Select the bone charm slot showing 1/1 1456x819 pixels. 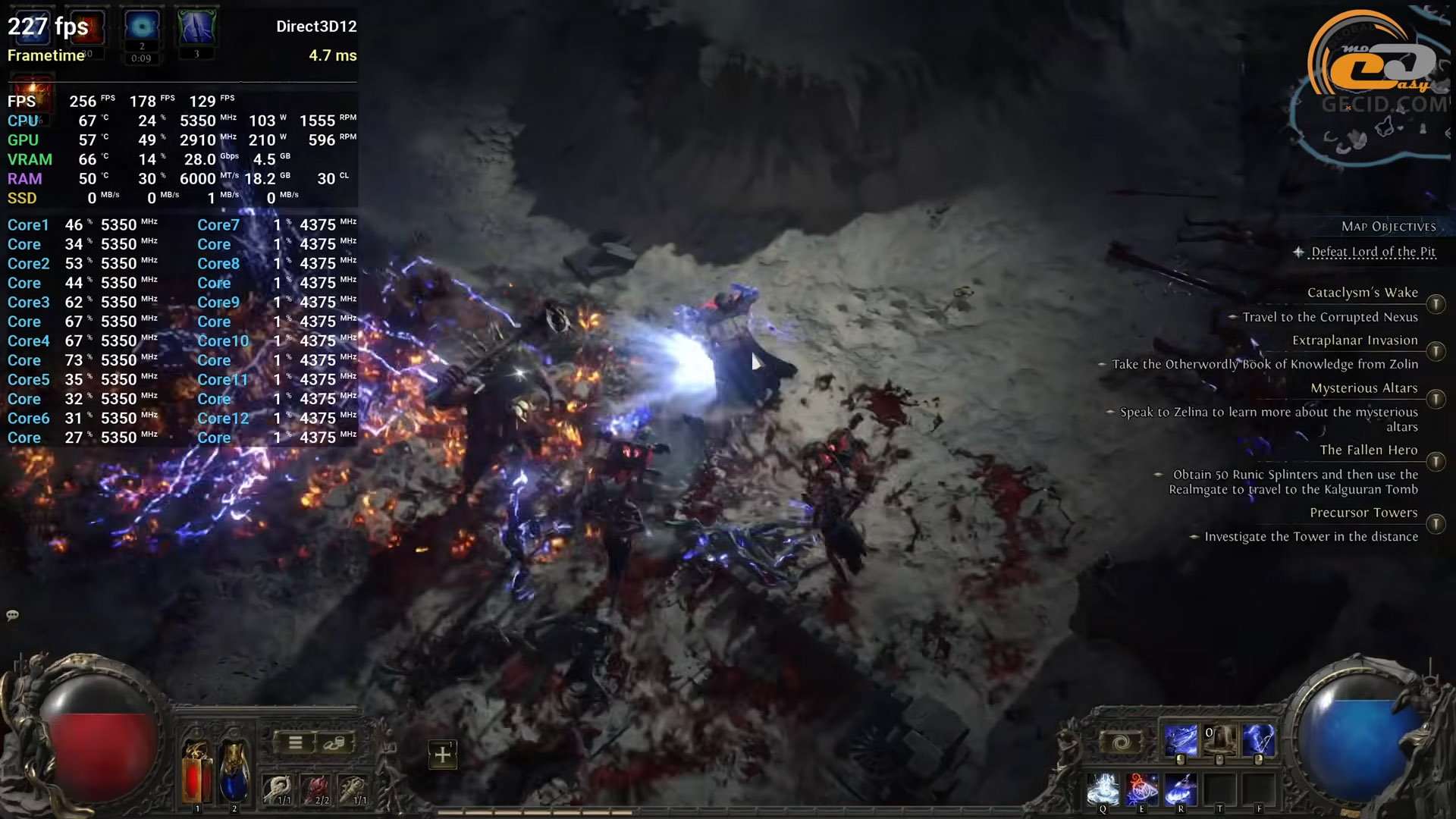pos(278,790)
